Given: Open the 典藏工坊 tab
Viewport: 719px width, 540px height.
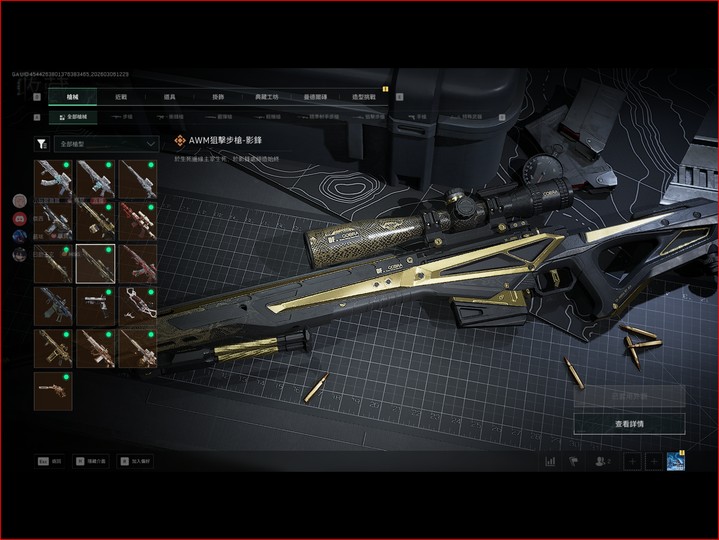Looking at the screenshot, I should [268, 97].
